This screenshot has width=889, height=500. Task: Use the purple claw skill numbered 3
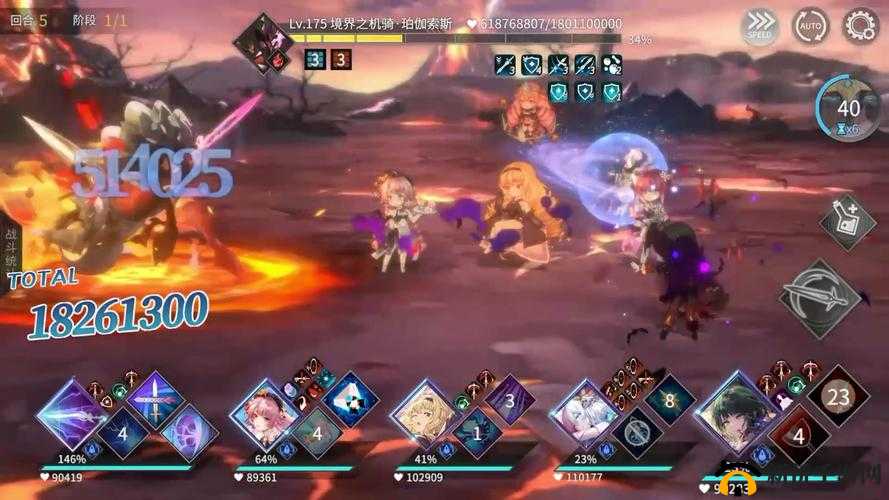pyautogui.click(x=508, y=400)
